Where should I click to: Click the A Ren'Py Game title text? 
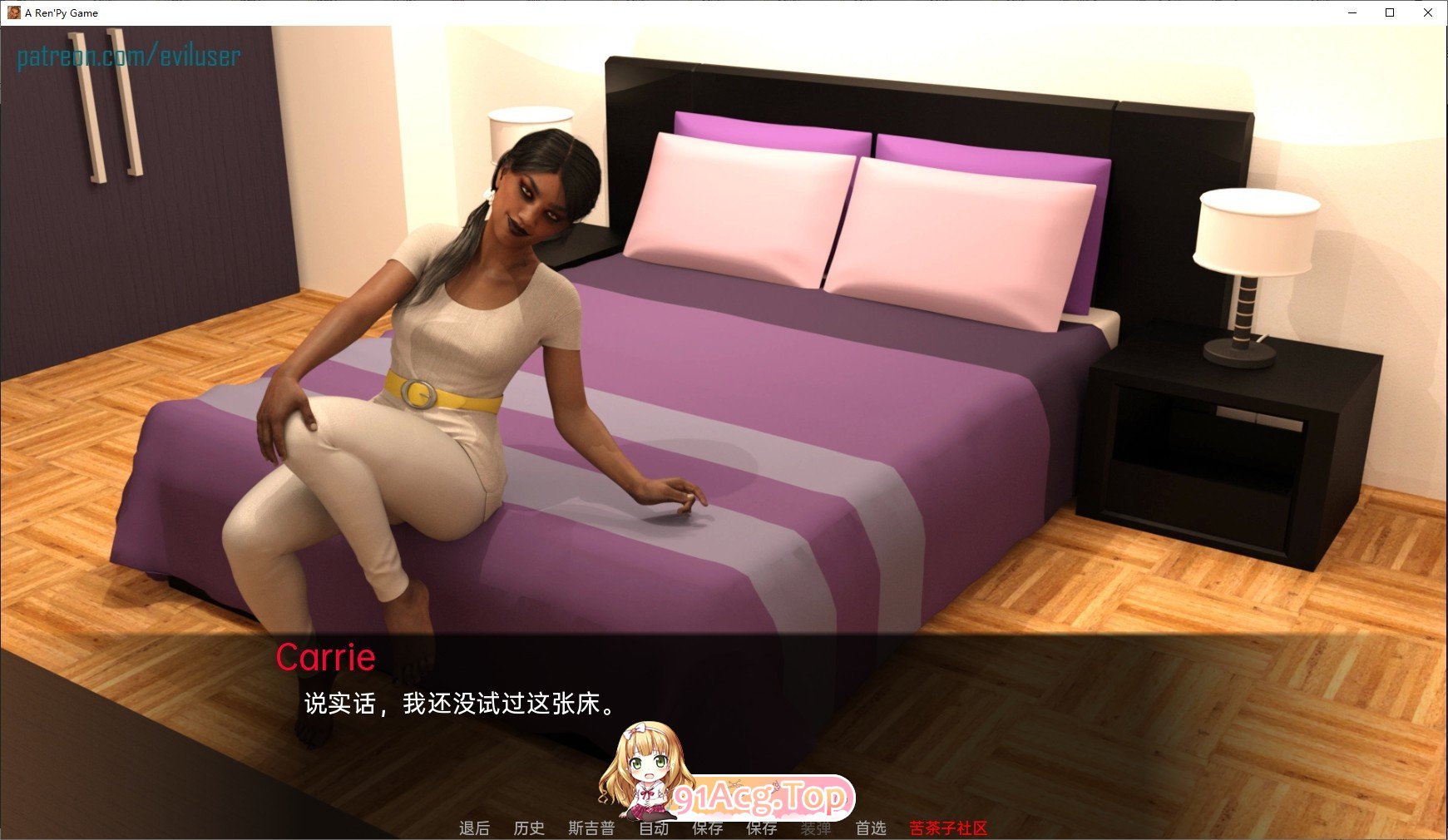[62, 12]
